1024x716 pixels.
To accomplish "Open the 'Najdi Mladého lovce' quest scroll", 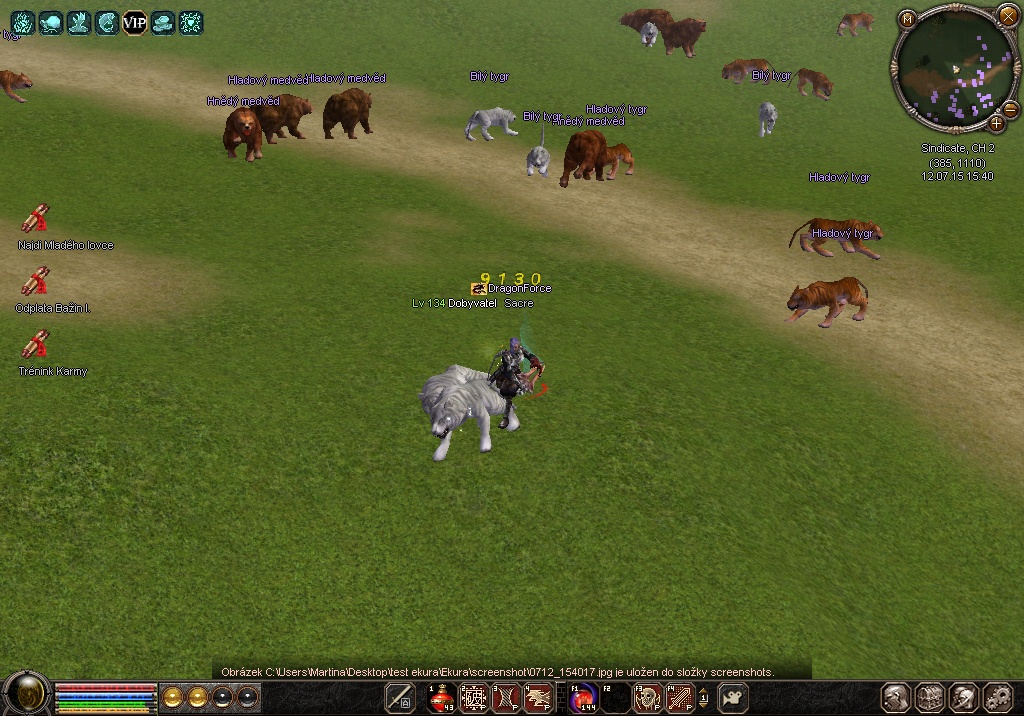I will (36, 219).
